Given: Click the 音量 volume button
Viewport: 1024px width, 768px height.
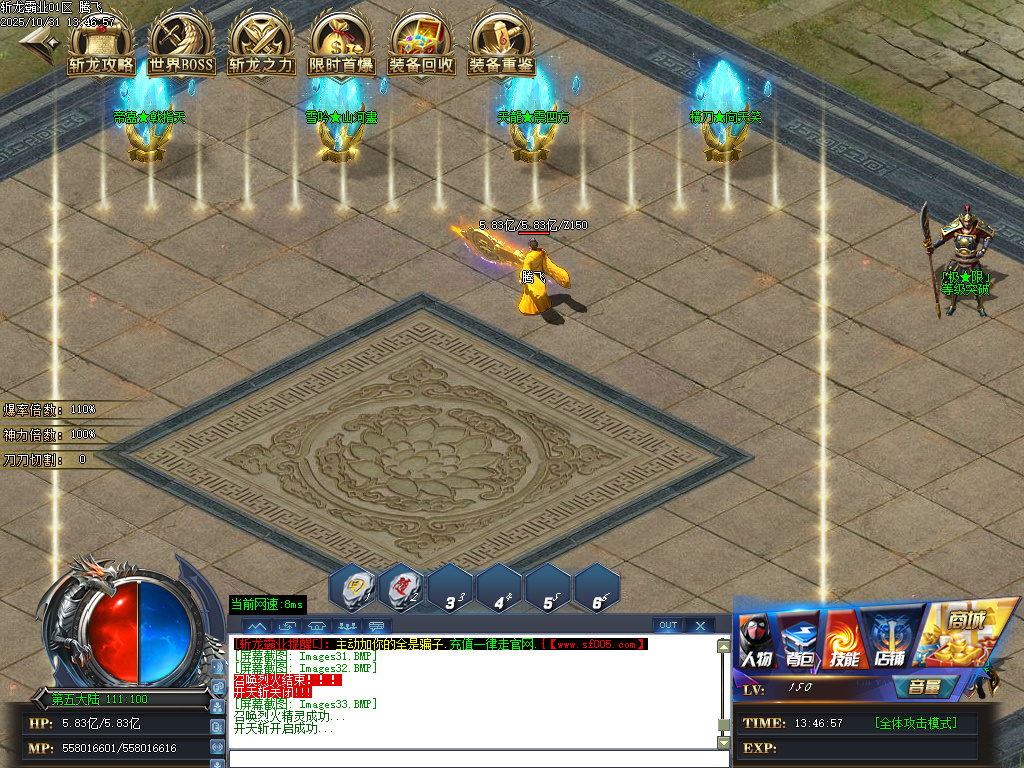Looking at the screenshot, I should tap(916, 688).
